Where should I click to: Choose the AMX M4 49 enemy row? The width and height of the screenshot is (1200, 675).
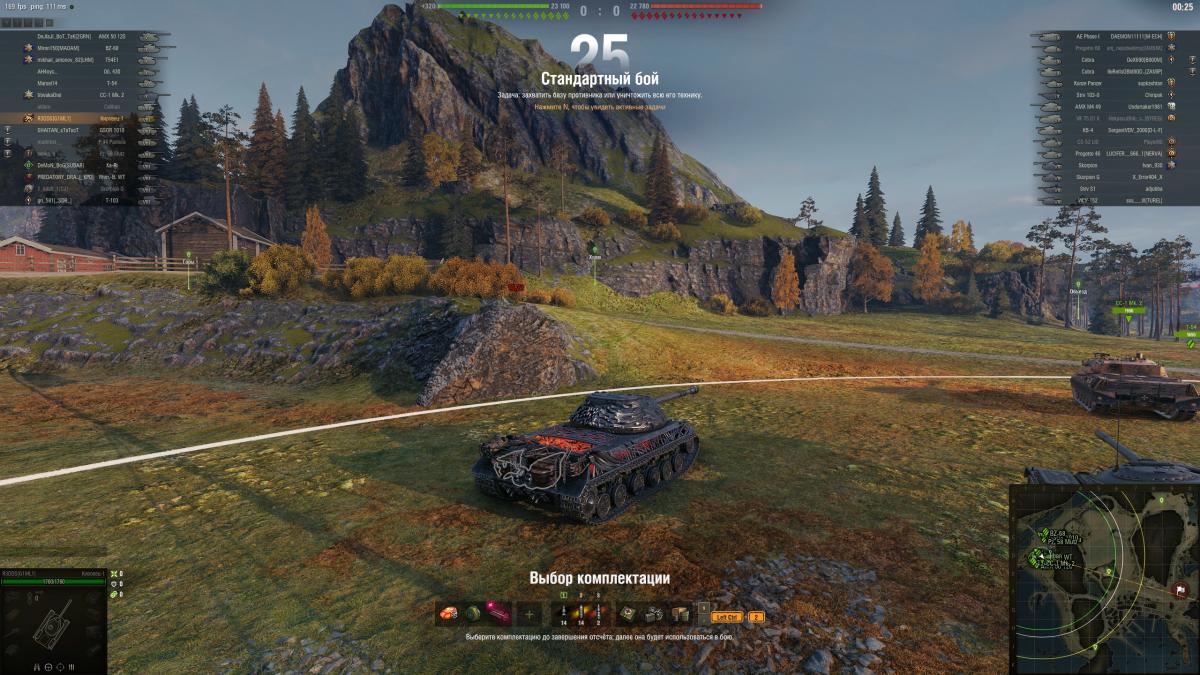click(1110, 106)
